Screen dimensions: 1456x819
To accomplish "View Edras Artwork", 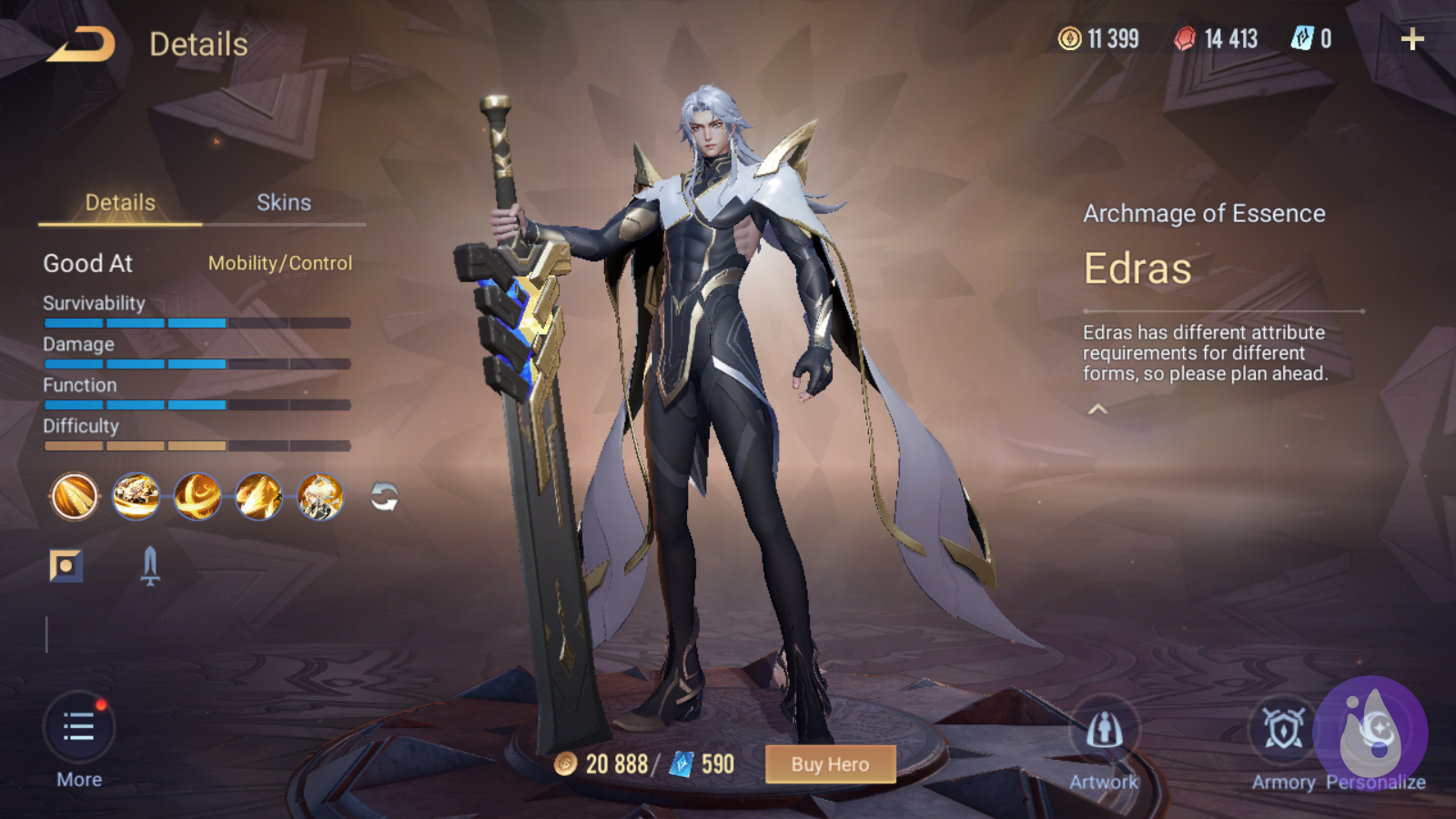I will [1104, 731].
